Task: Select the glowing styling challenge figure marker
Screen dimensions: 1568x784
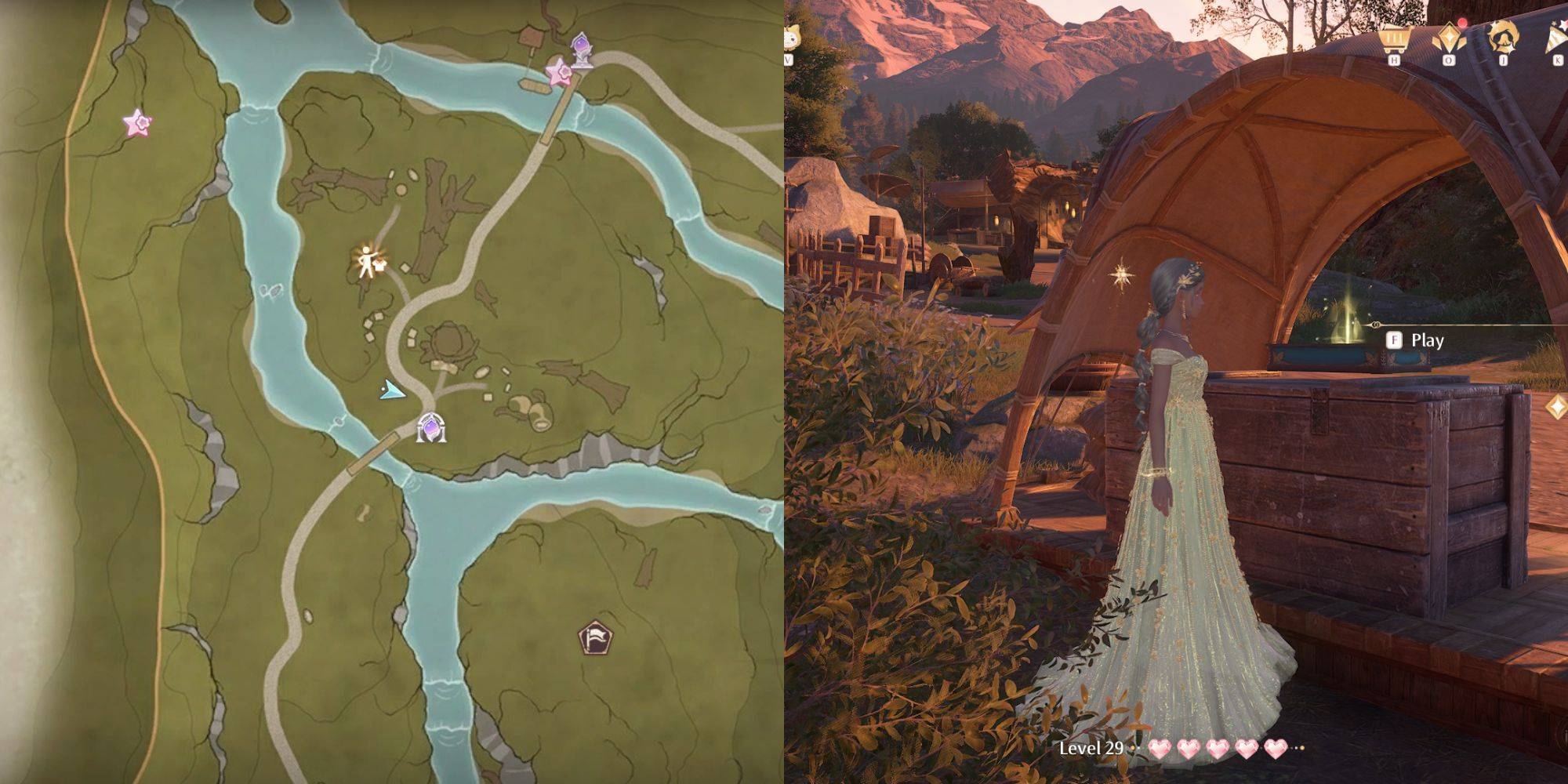Action: pos(368,263)
